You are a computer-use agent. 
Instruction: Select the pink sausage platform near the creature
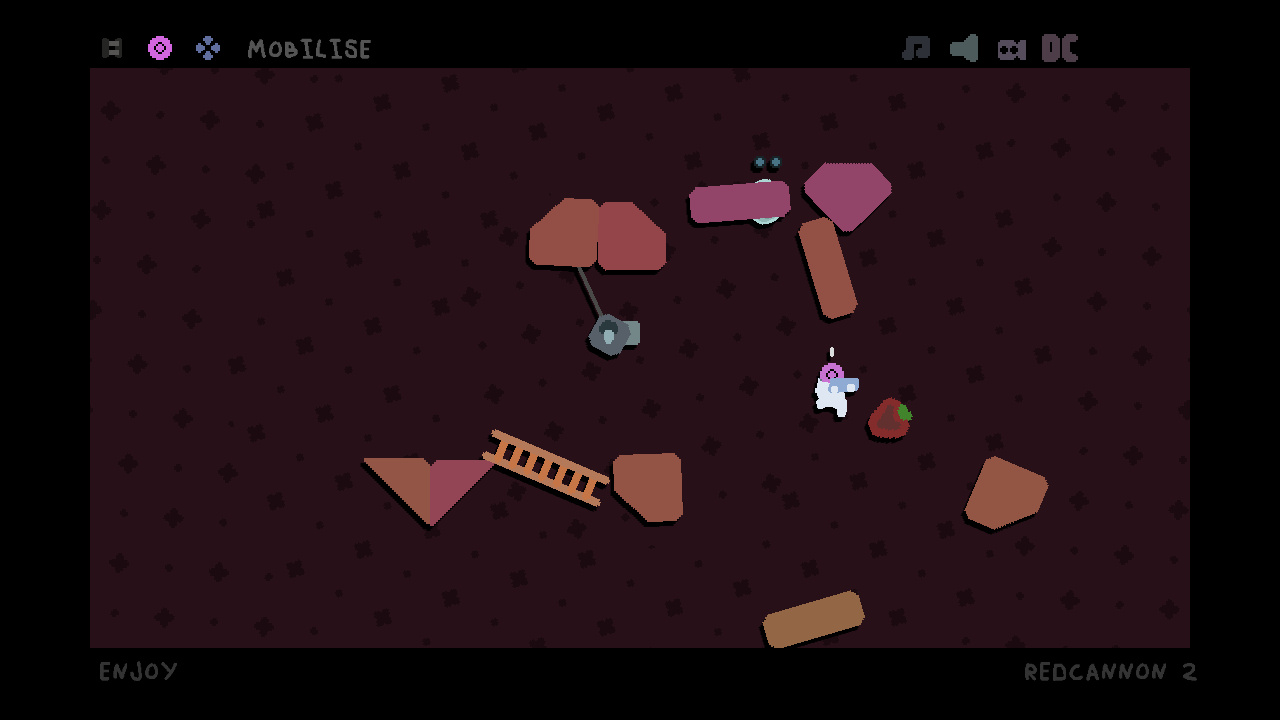point(738,201)
